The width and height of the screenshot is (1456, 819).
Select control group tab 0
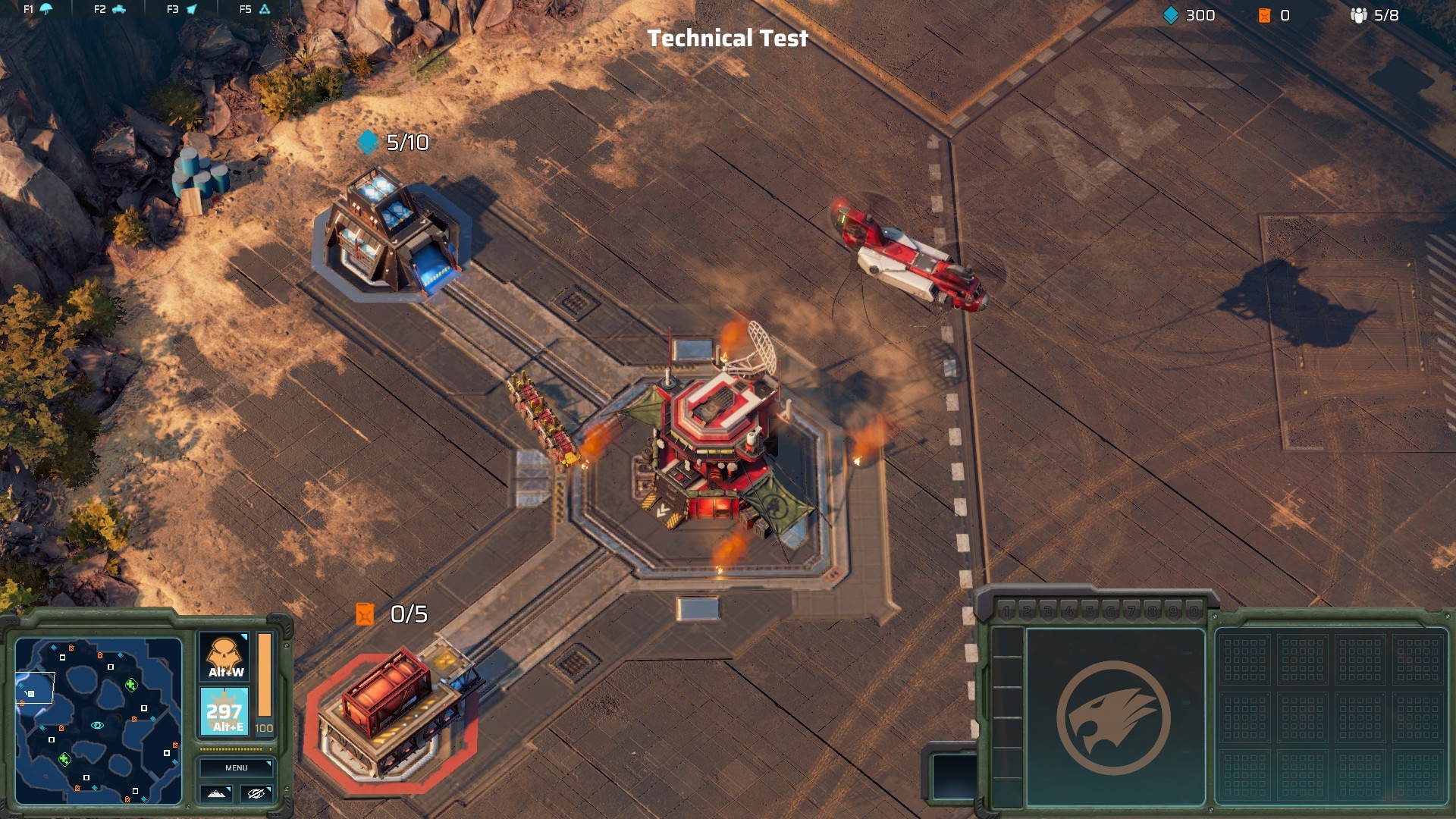tap(1194, 611)
